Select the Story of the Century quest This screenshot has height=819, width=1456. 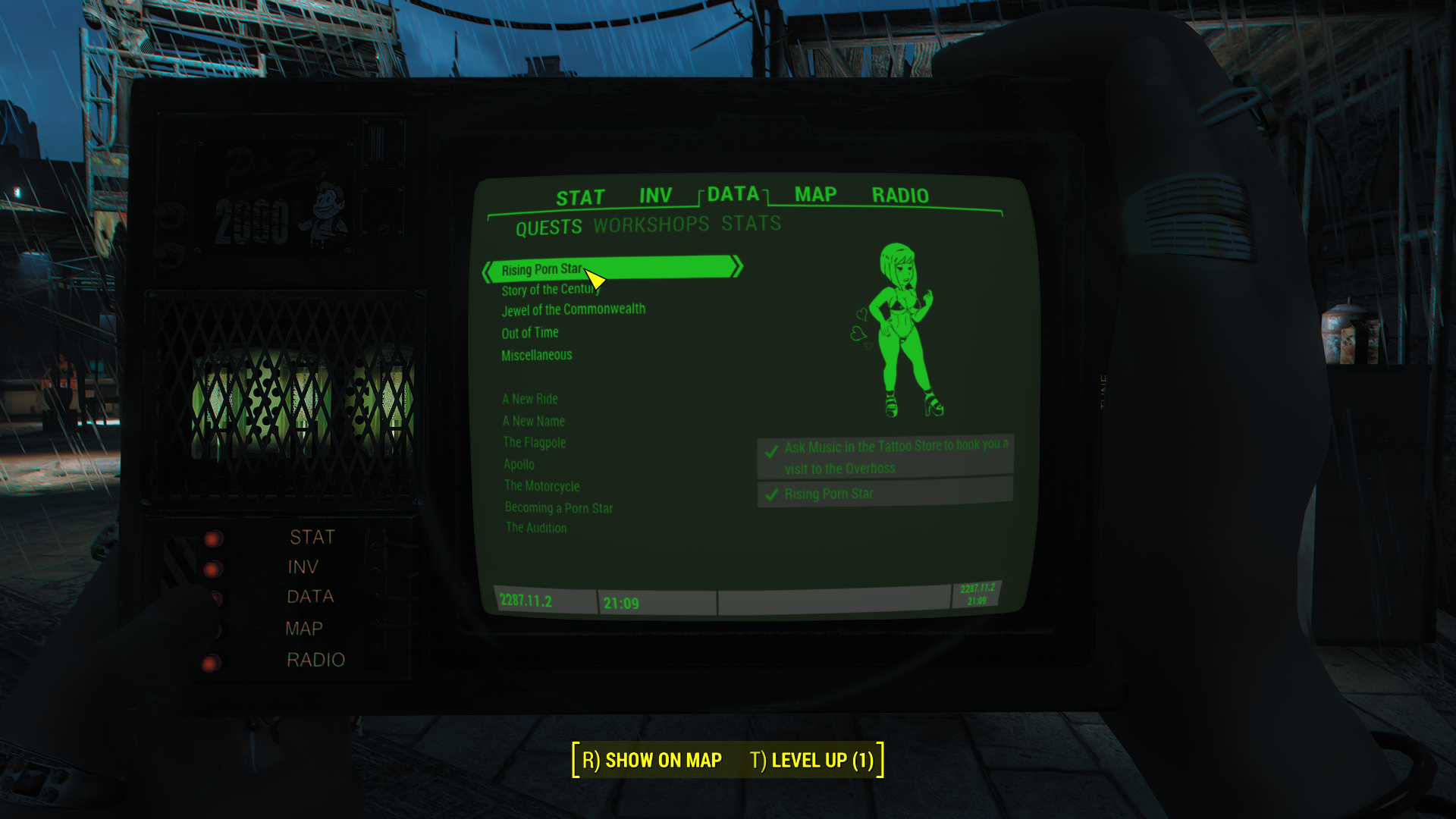(549, 290)
